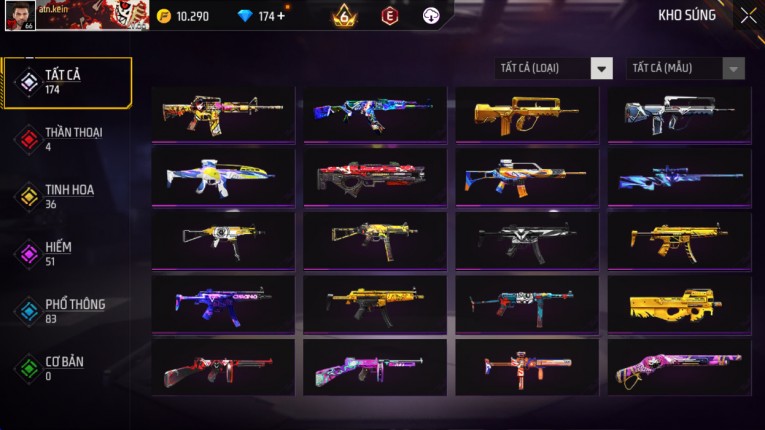Screen dimensions: 765x430
Task: Expand the TẤT CẢ (MẪU) dropdown
Action: coord(685,68)
